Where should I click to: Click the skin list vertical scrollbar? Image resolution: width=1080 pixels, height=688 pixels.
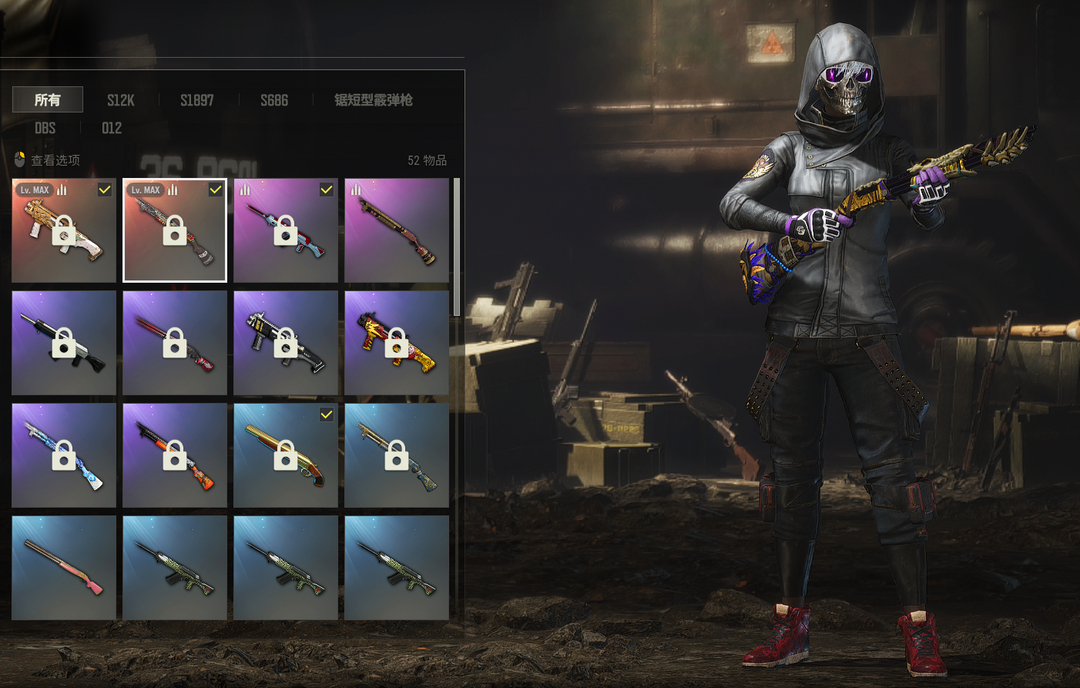point(457,246)
